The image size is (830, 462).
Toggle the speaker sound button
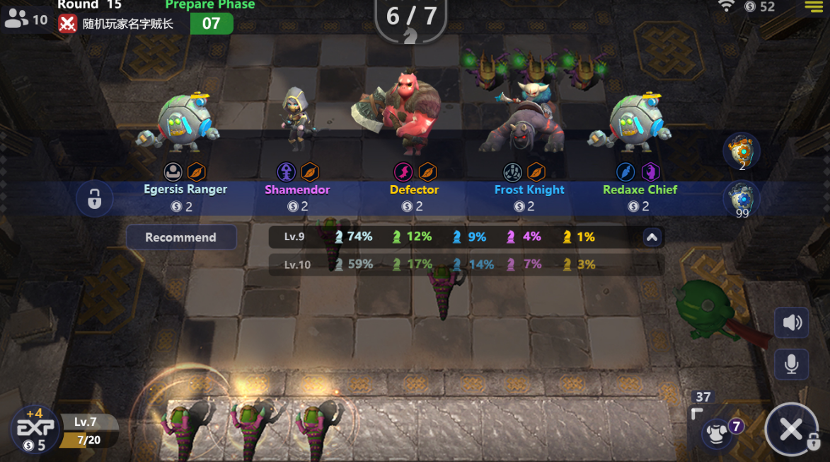tap(792, 323)
